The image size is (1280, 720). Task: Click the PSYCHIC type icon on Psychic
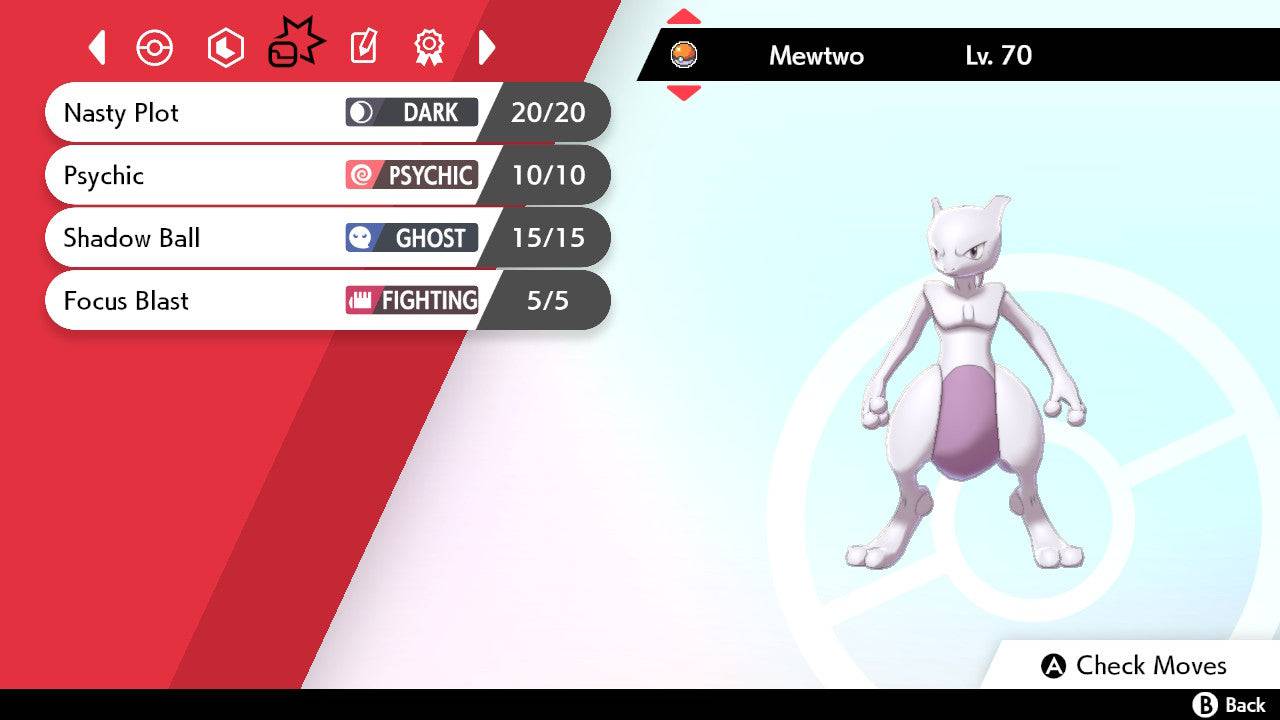point(362,175)
